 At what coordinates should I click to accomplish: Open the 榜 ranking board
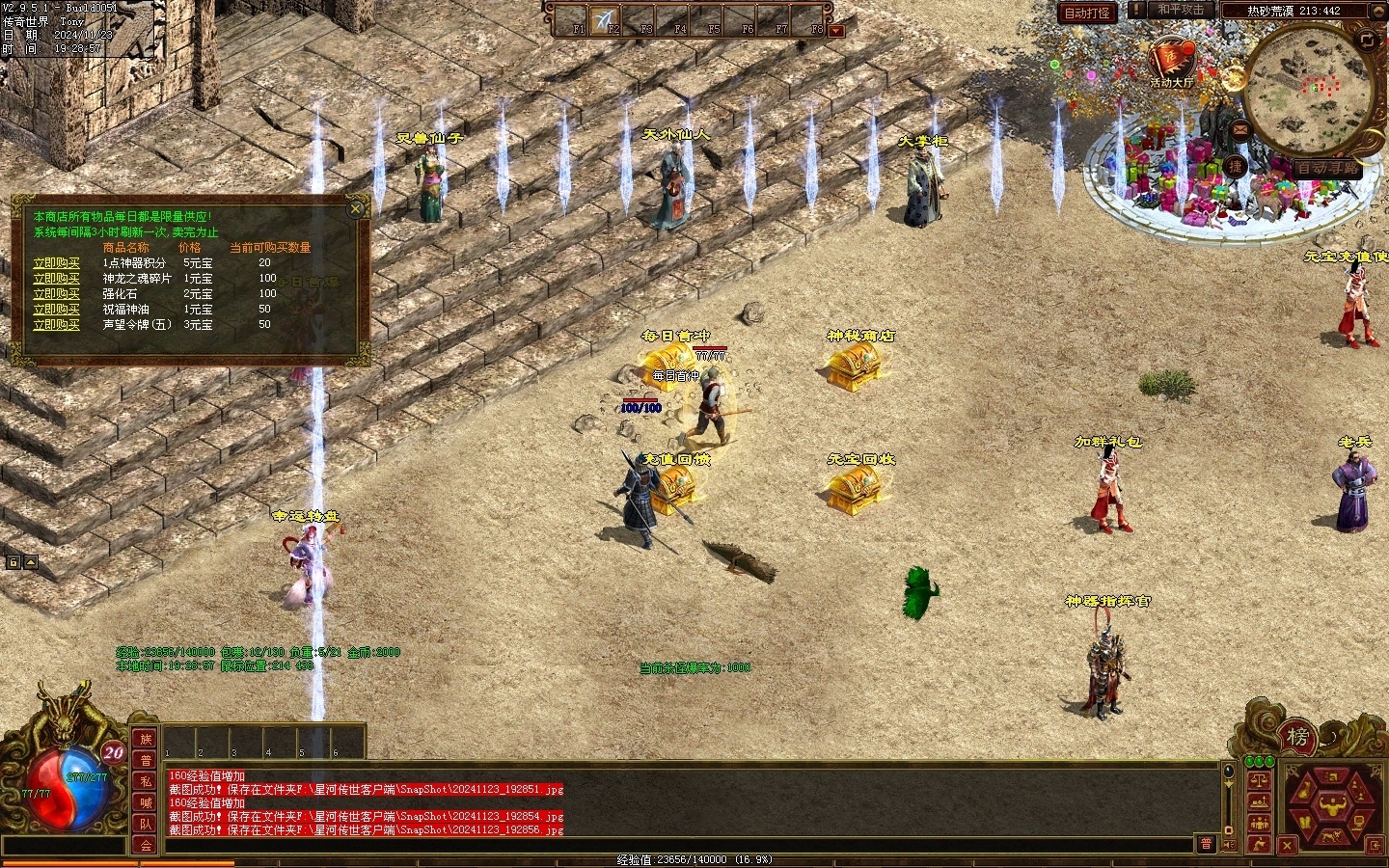click(1298, 738)
